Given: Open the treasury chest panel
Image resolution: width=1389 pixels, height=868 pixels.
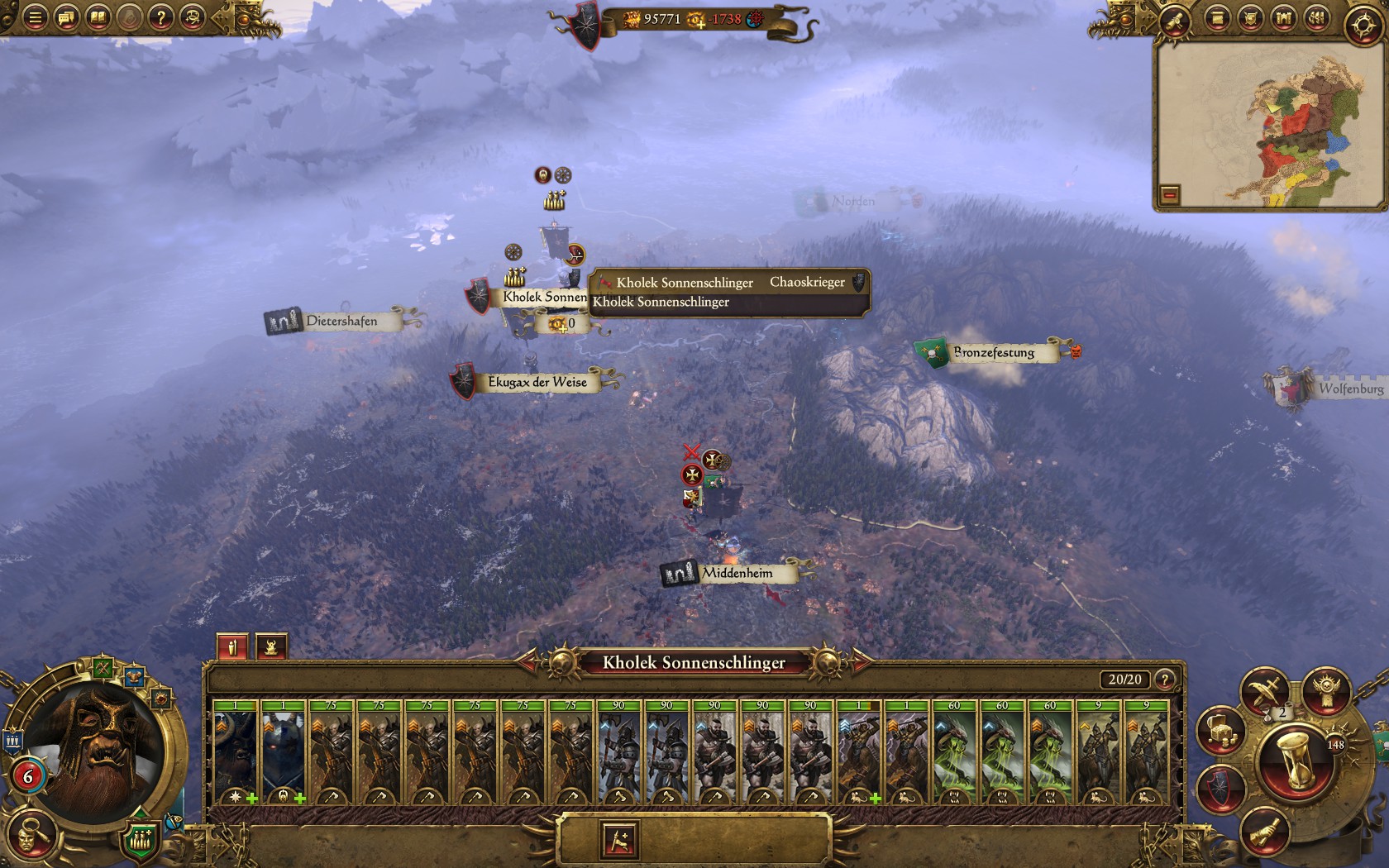Looking at the screenshot, I should tap(1221, 730).
